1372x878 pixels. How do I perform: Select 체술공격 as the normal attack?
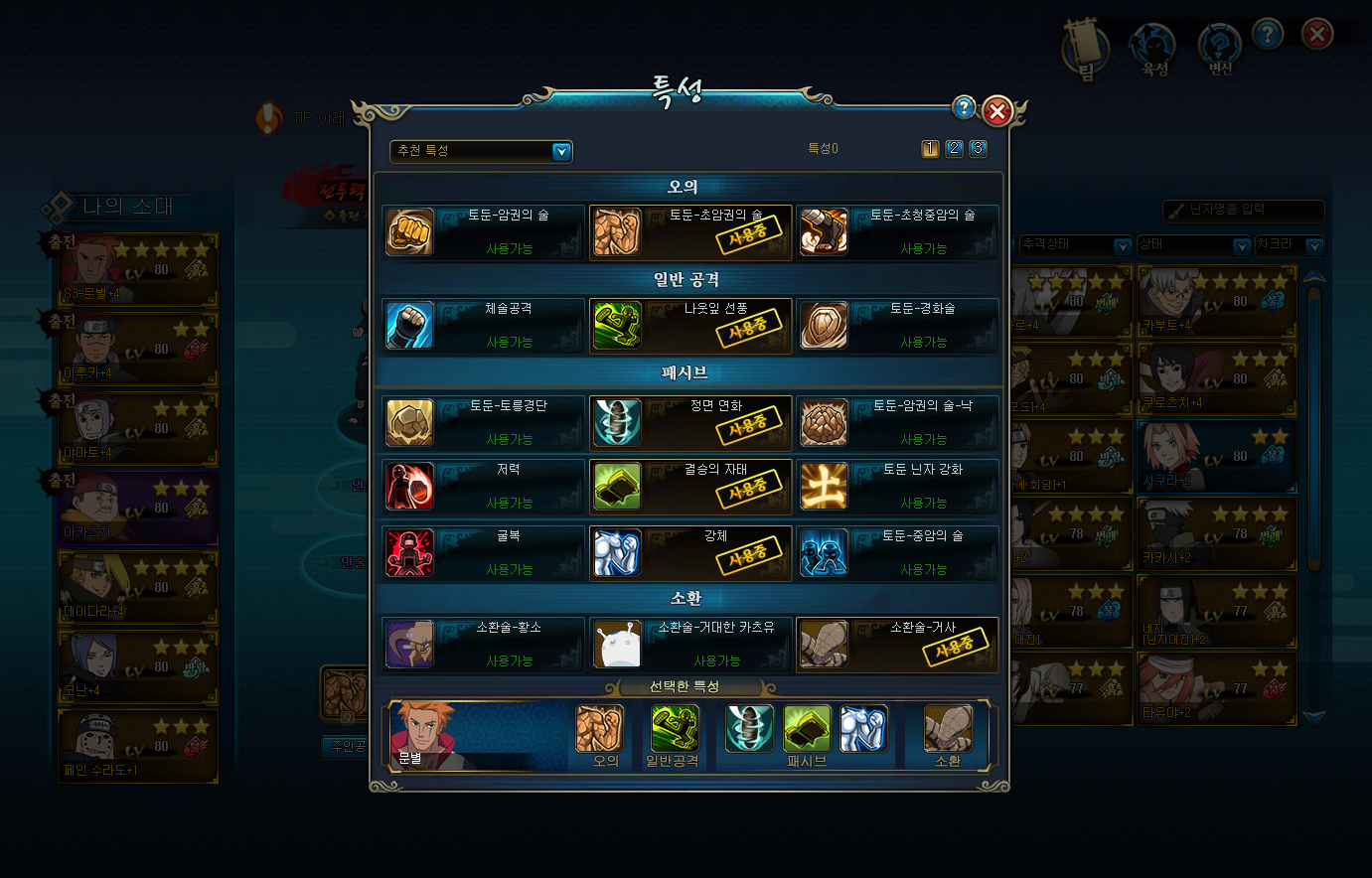click(484, 326)
